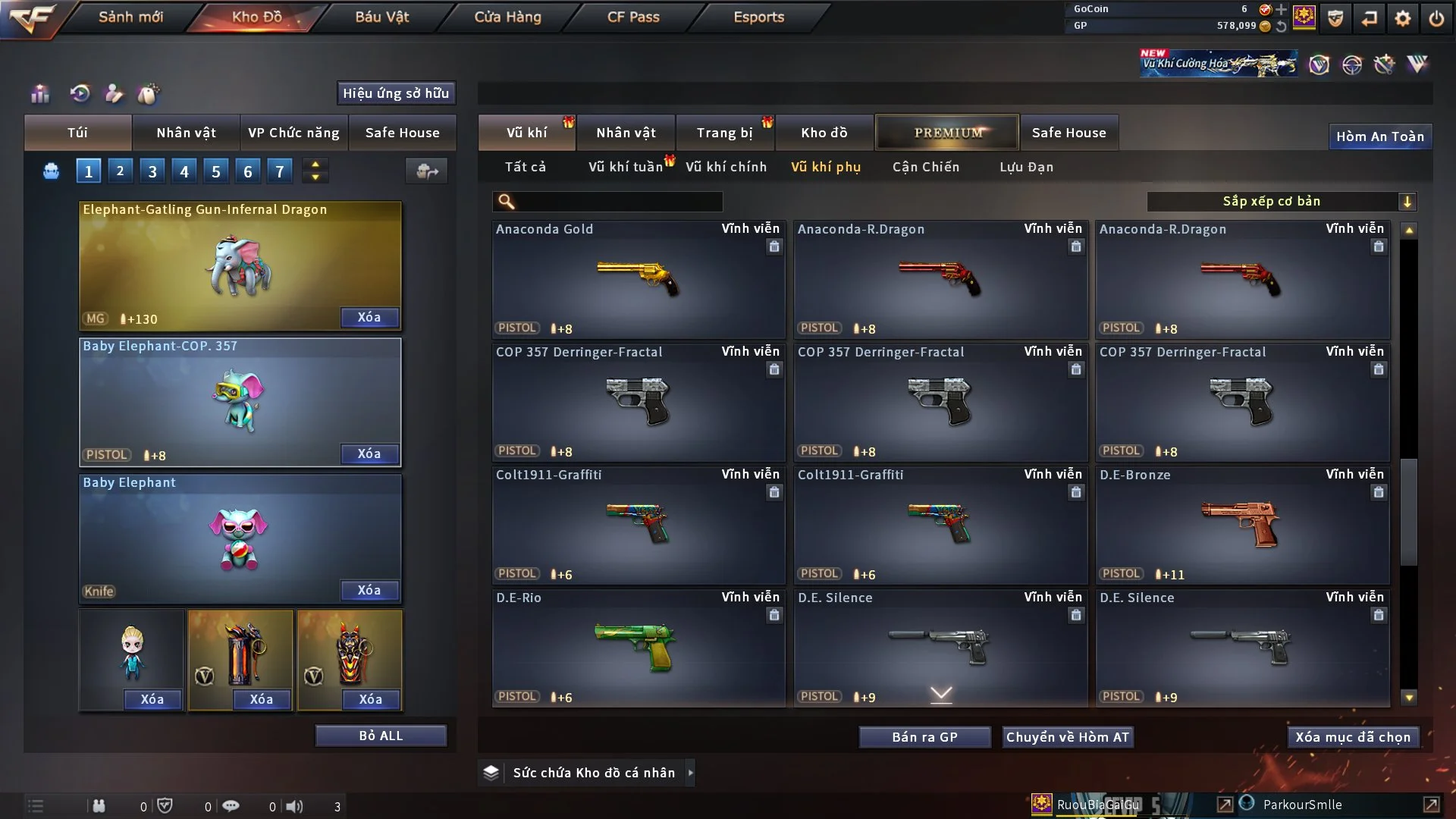Open the CF Pass menu
1456x819 pixels.
633,17
